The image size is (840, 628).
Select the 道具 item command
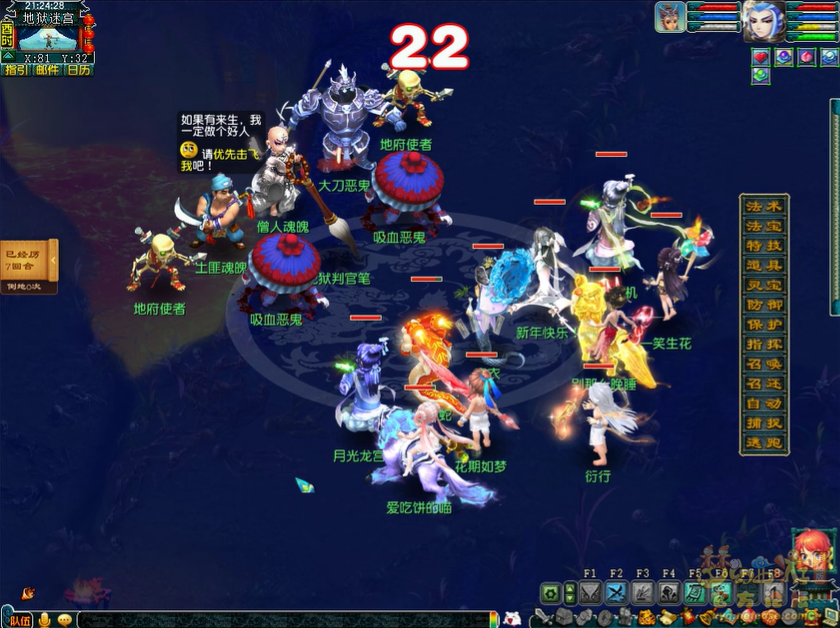(x=764, y=265)
